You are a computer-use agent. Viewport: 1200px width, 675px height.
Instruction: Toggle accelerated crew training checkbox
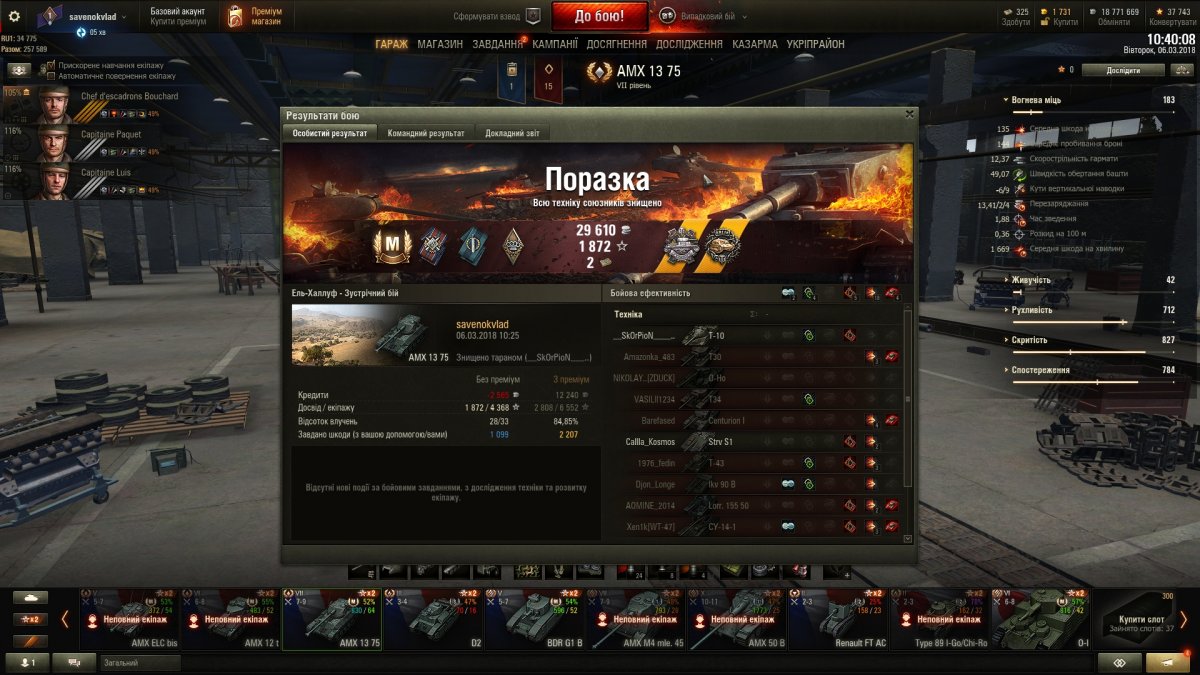pos(51,65)
